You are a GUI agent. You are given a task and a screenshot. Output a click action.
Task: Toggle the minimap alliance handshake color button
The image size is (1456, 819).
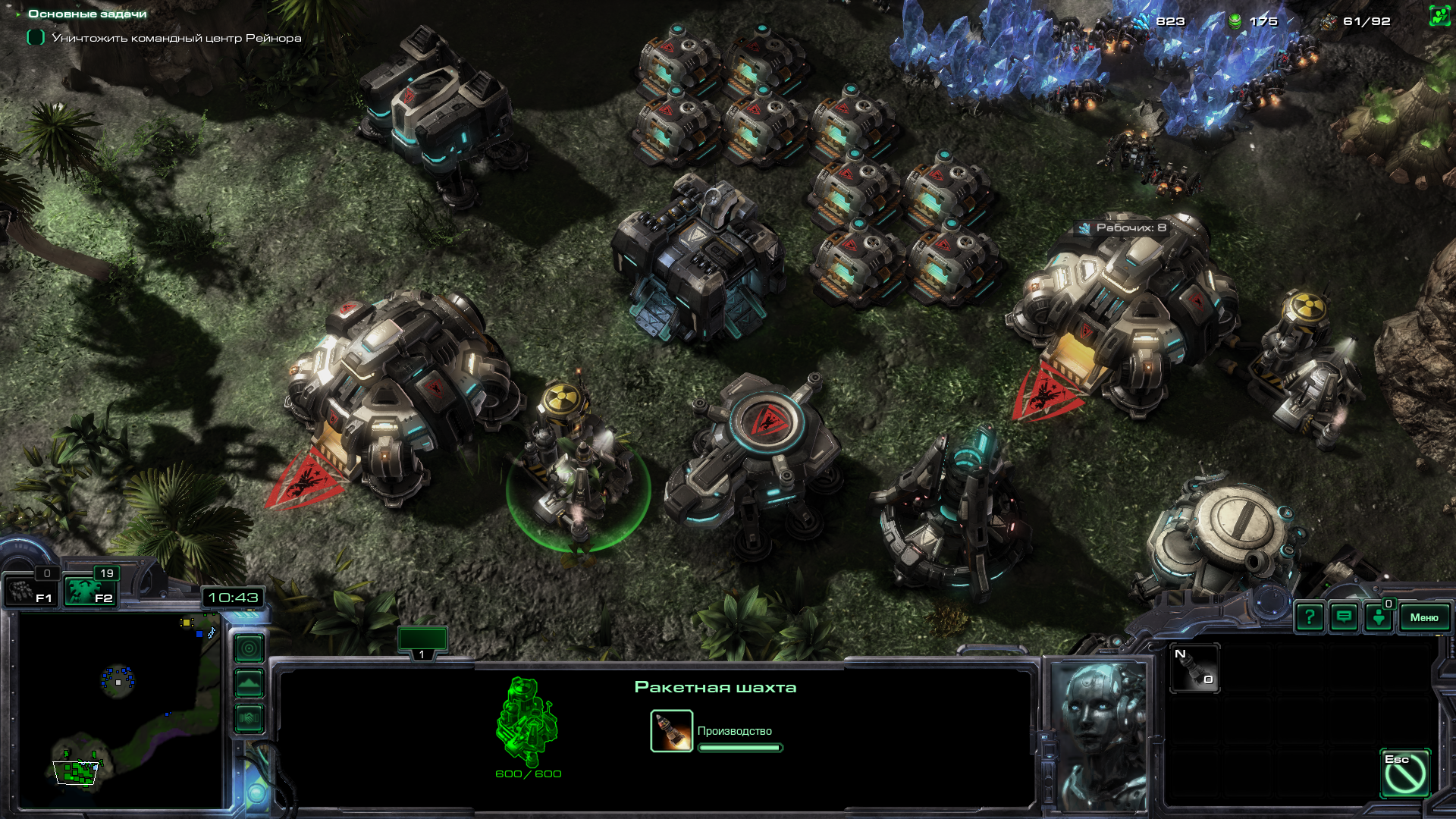249,717
